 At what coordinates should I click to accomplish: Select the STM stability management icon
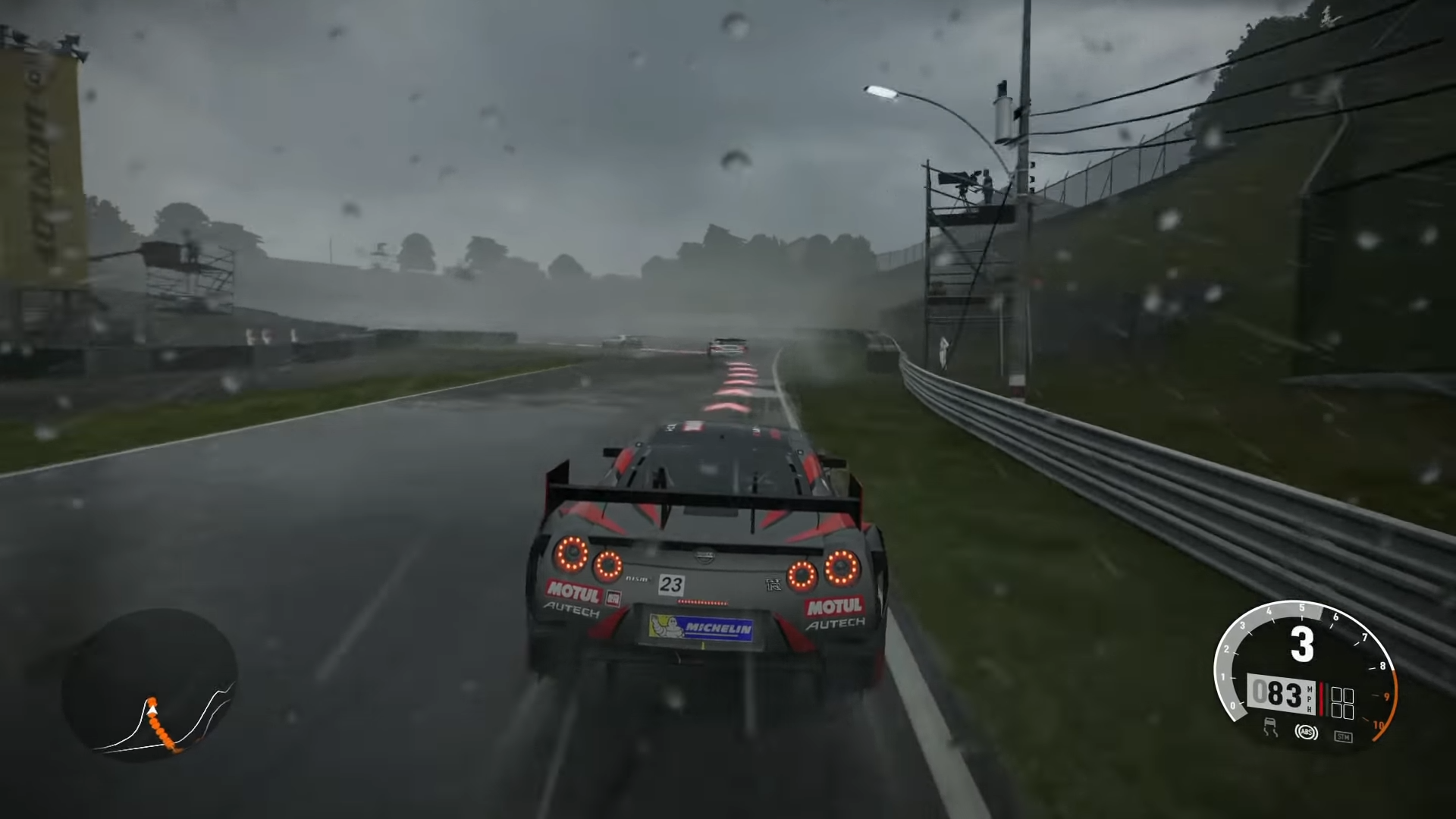point(1344,736)
